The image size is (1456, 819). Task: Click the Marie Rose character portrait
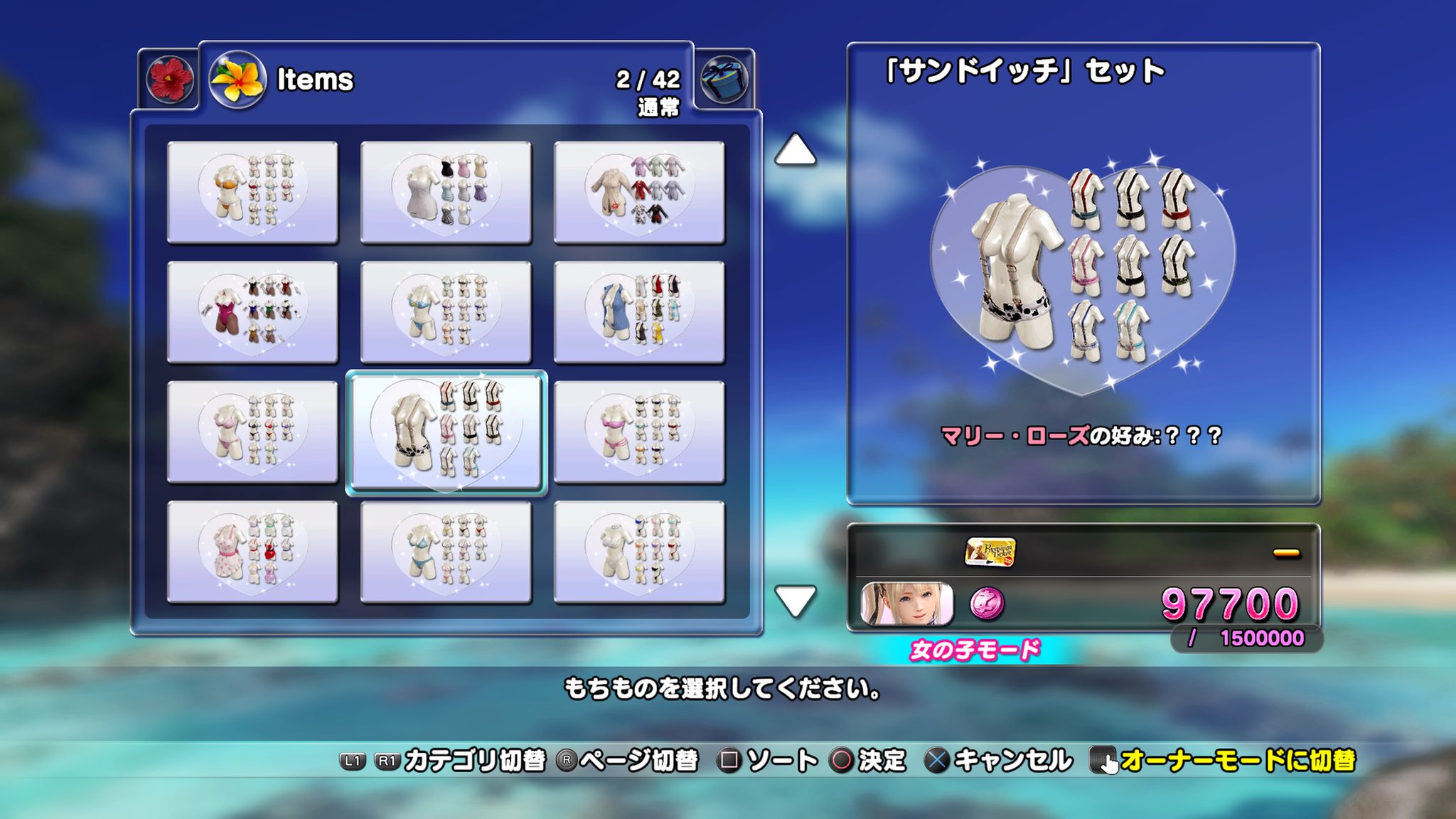[906, 604]
